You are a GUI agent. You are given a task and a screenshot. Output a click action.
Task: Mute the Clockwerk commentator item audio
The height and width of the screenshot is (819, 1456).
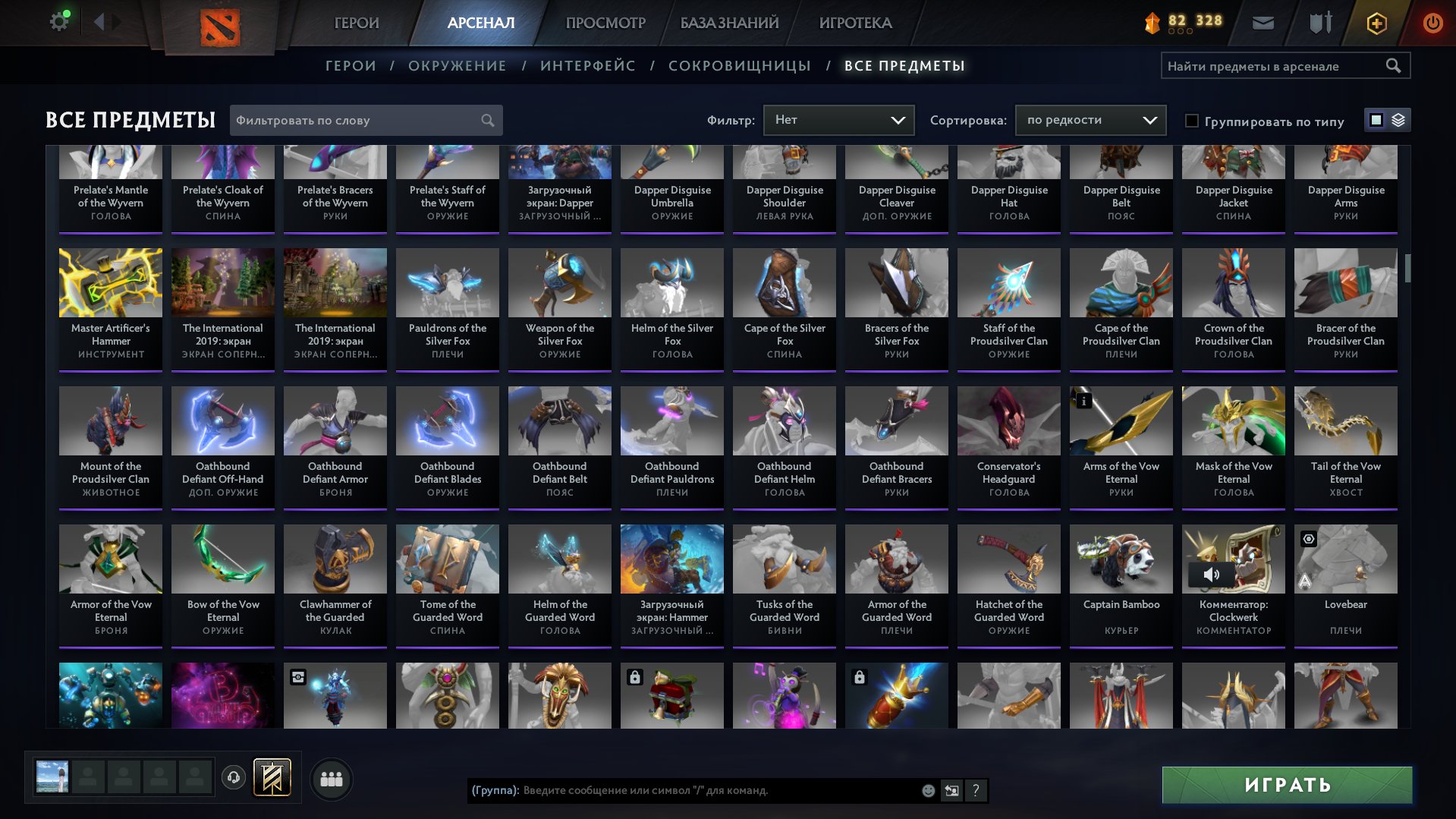click(x=1213, y=575)
